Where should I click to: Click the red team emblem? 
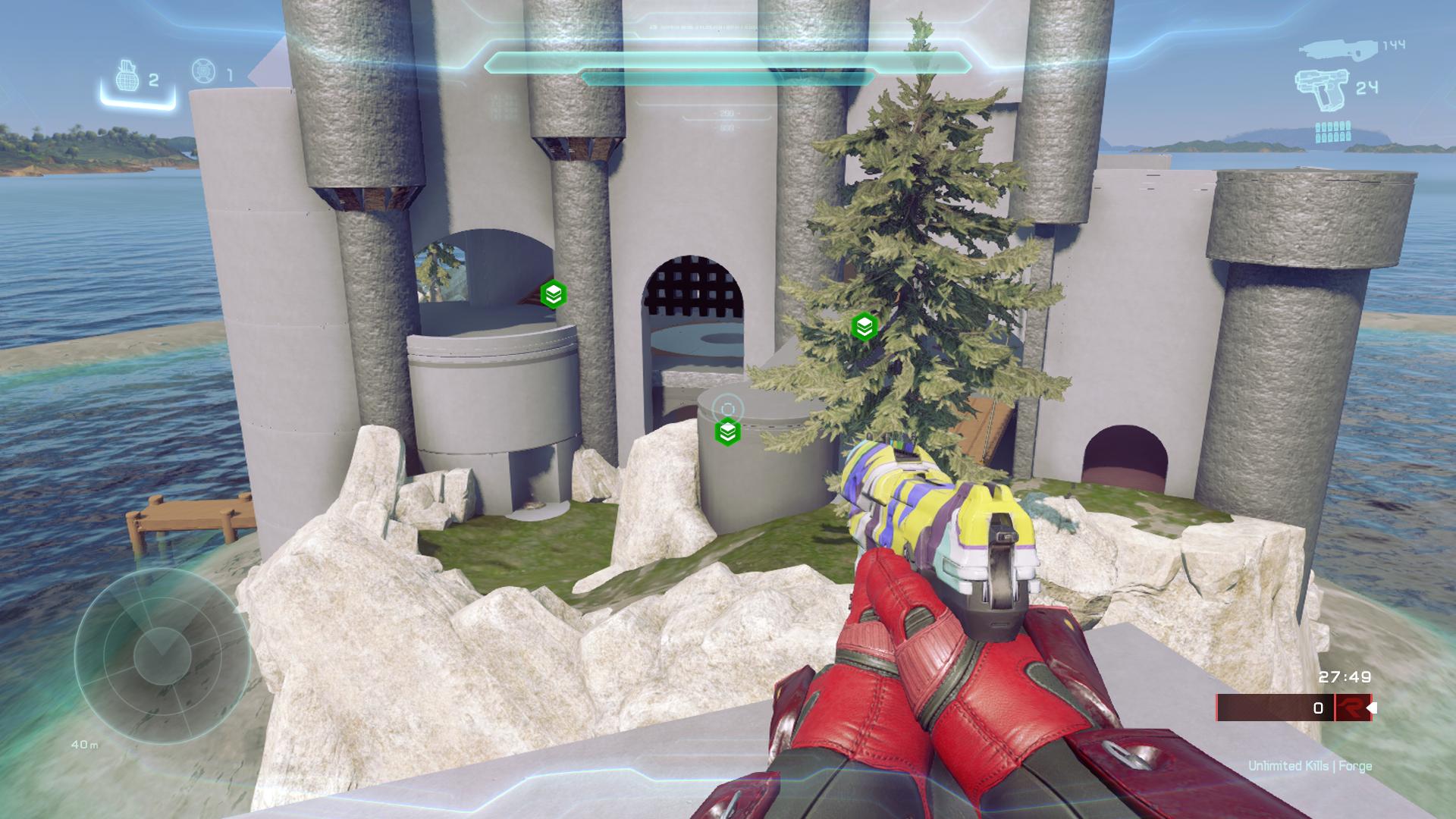tap(1352, 708)
